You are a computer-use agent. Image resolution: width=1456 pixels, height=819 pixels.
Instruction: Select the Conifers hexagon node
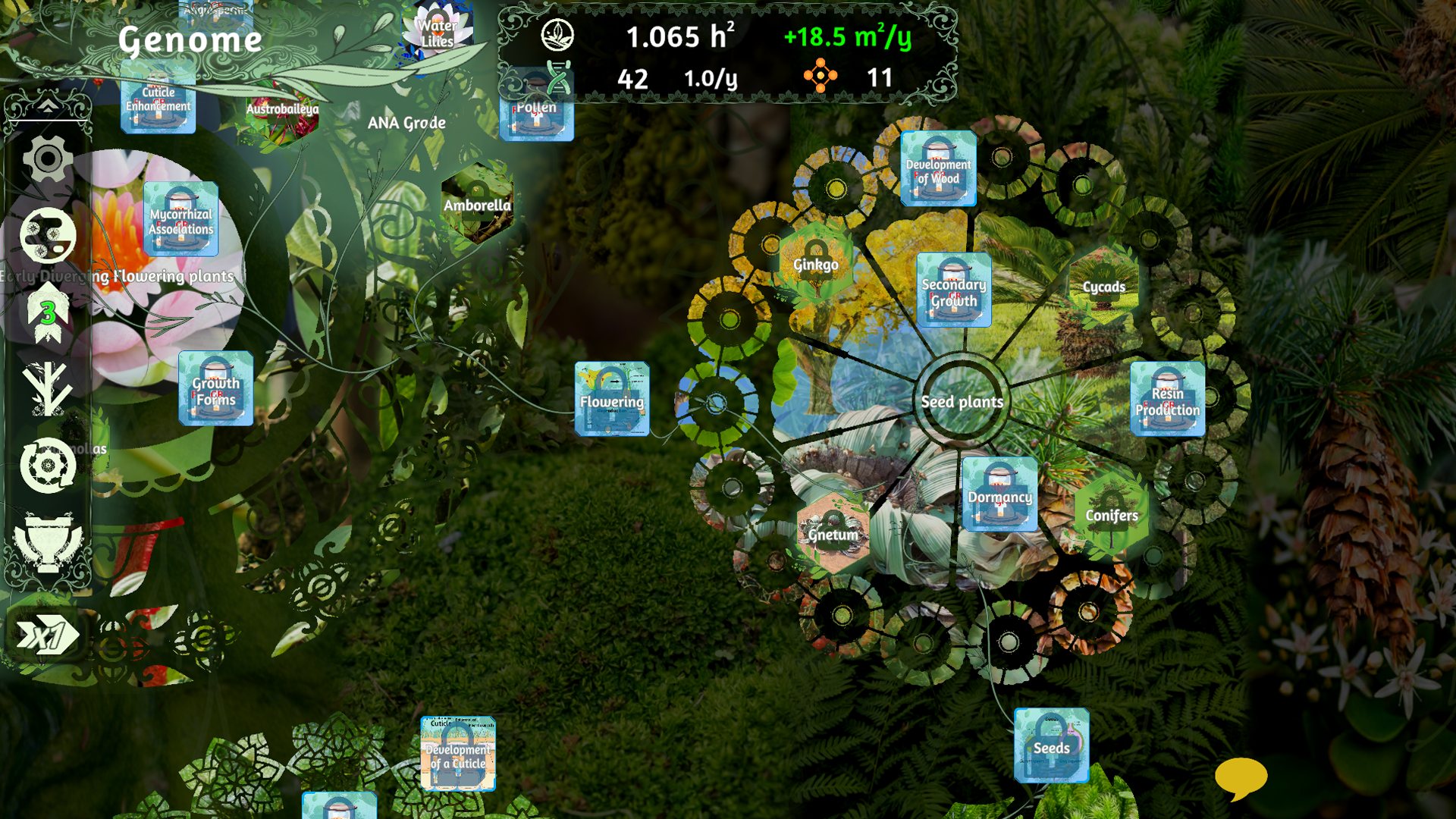(1111, 514)
